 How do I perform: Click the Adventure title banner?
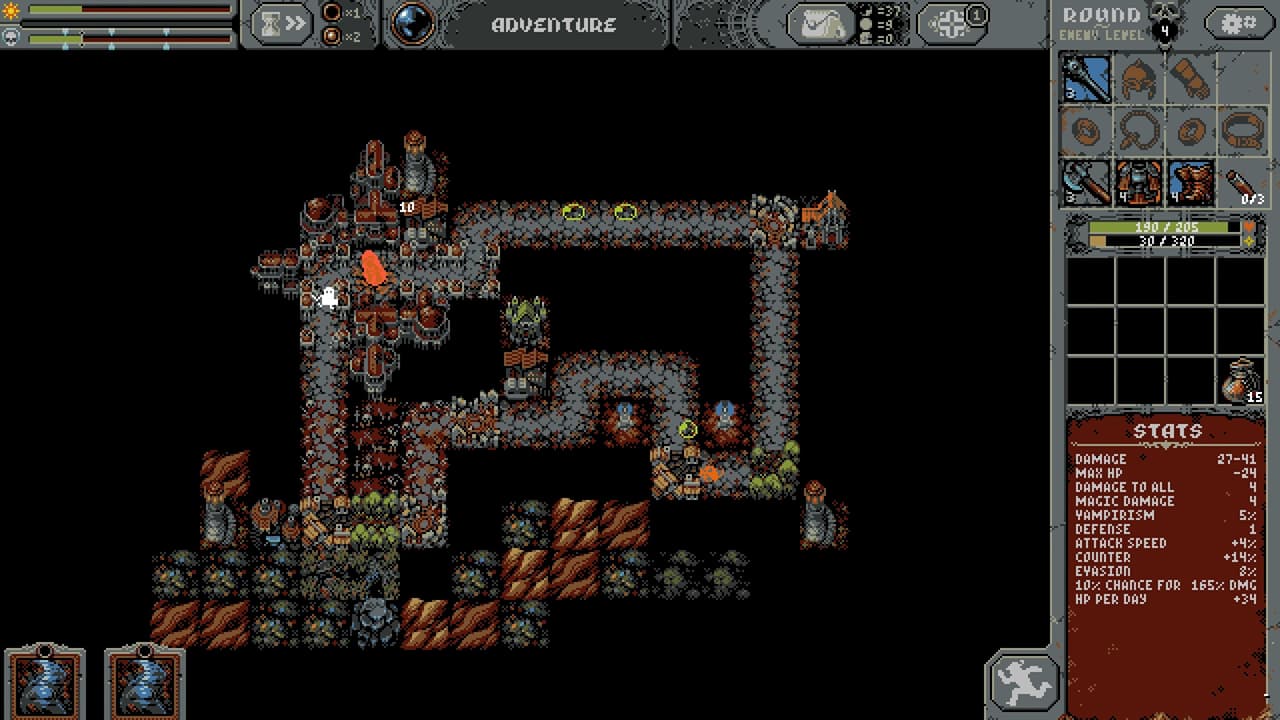[553, 23]
